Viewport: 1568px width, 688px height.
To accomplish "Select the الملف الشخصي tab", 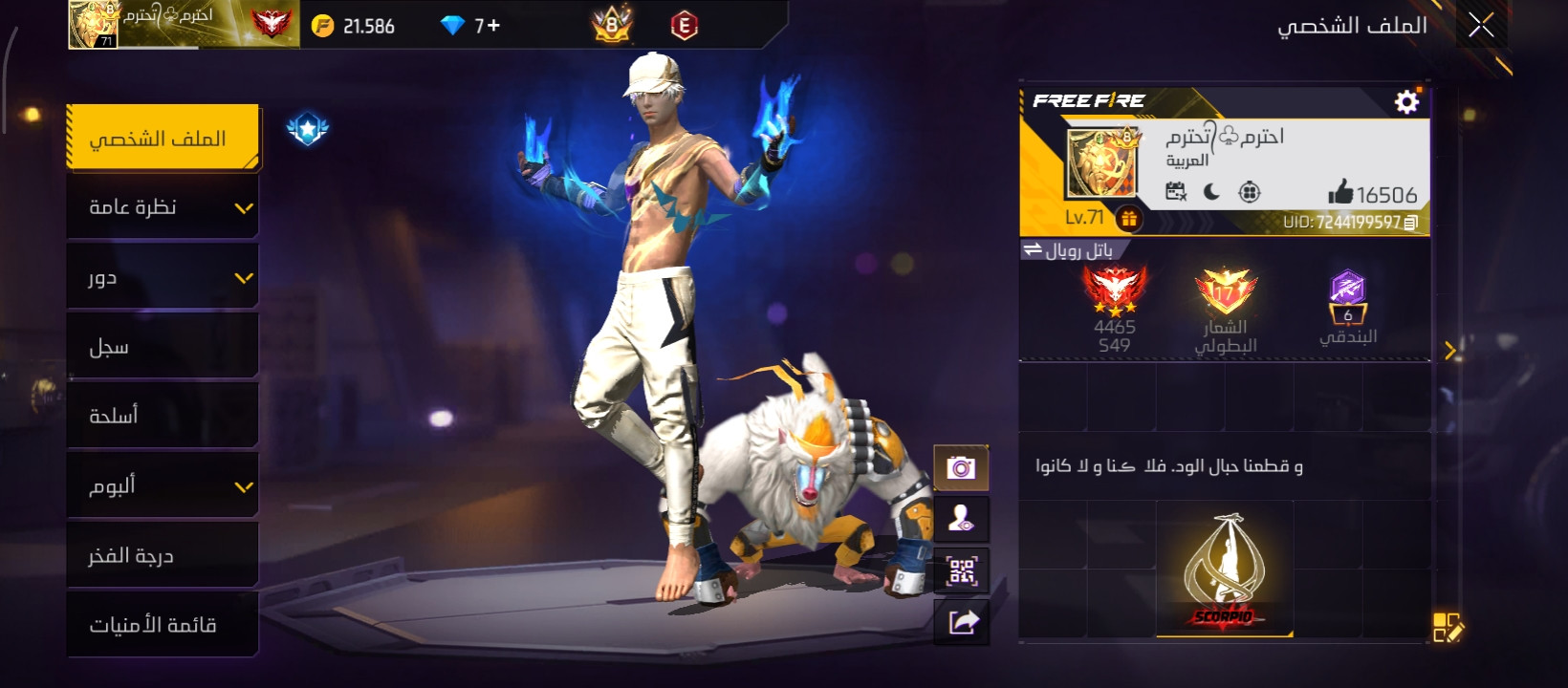I will pyautogui.click(x=163, y=140).
